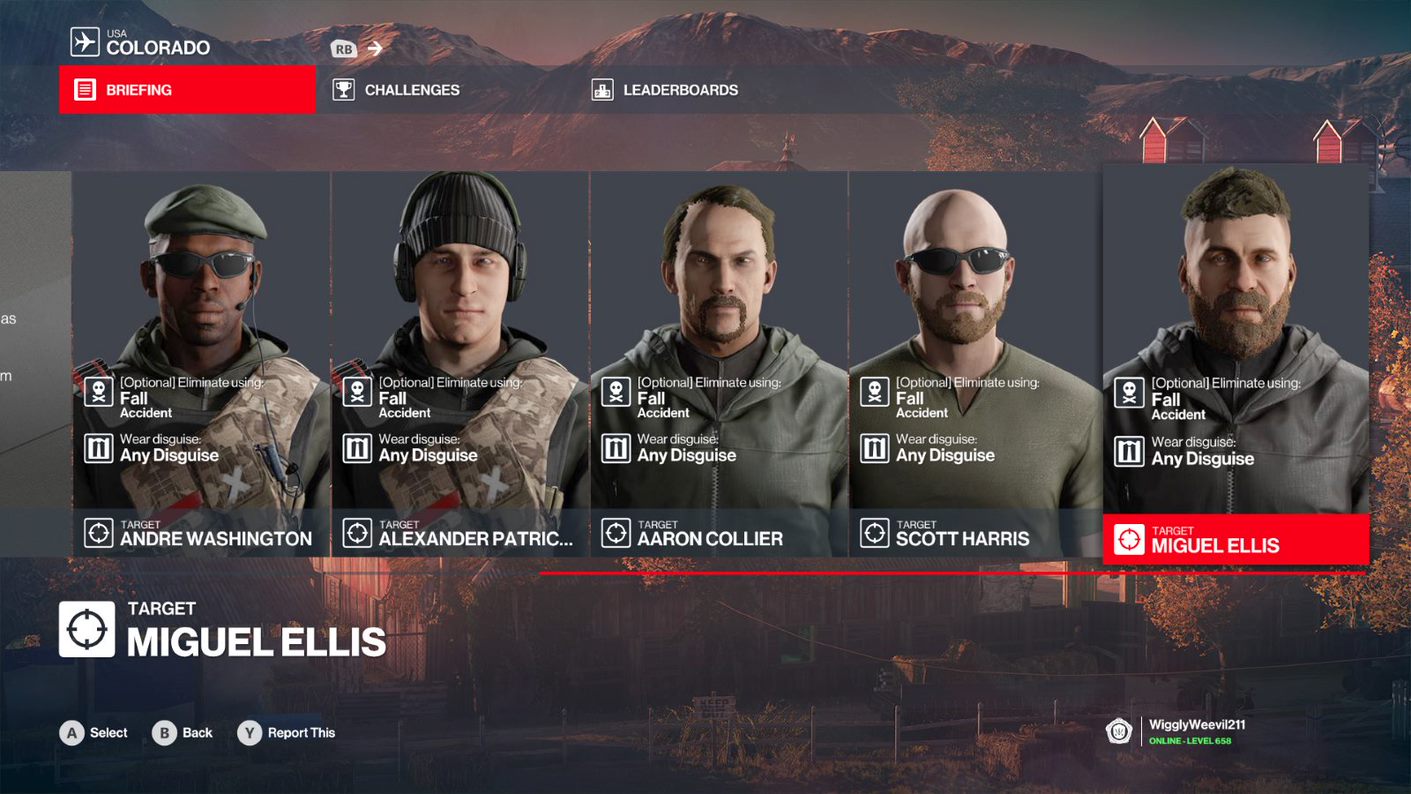The image size is (1411, 794).
Task: Select the Andre Washington target card
Action: click(201, 364)
